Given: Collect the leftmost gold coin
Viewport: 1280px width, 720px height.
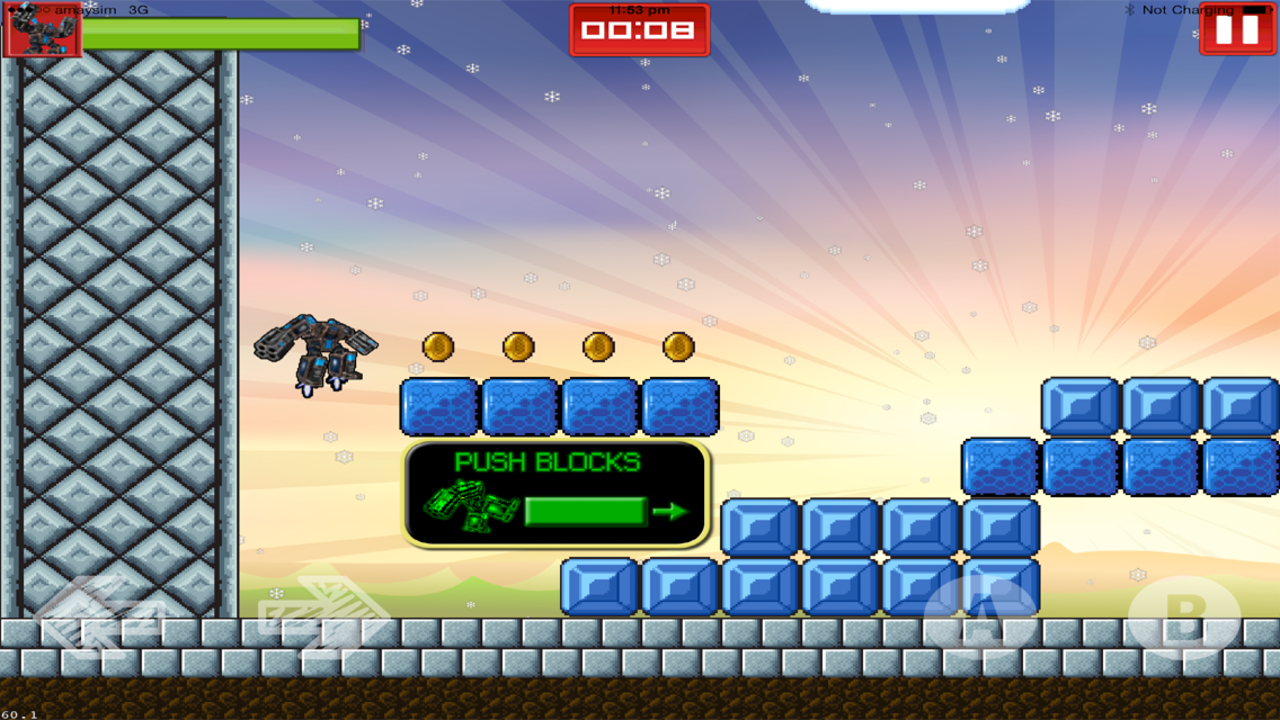Looking at the screenshot, I should point(438,348).
